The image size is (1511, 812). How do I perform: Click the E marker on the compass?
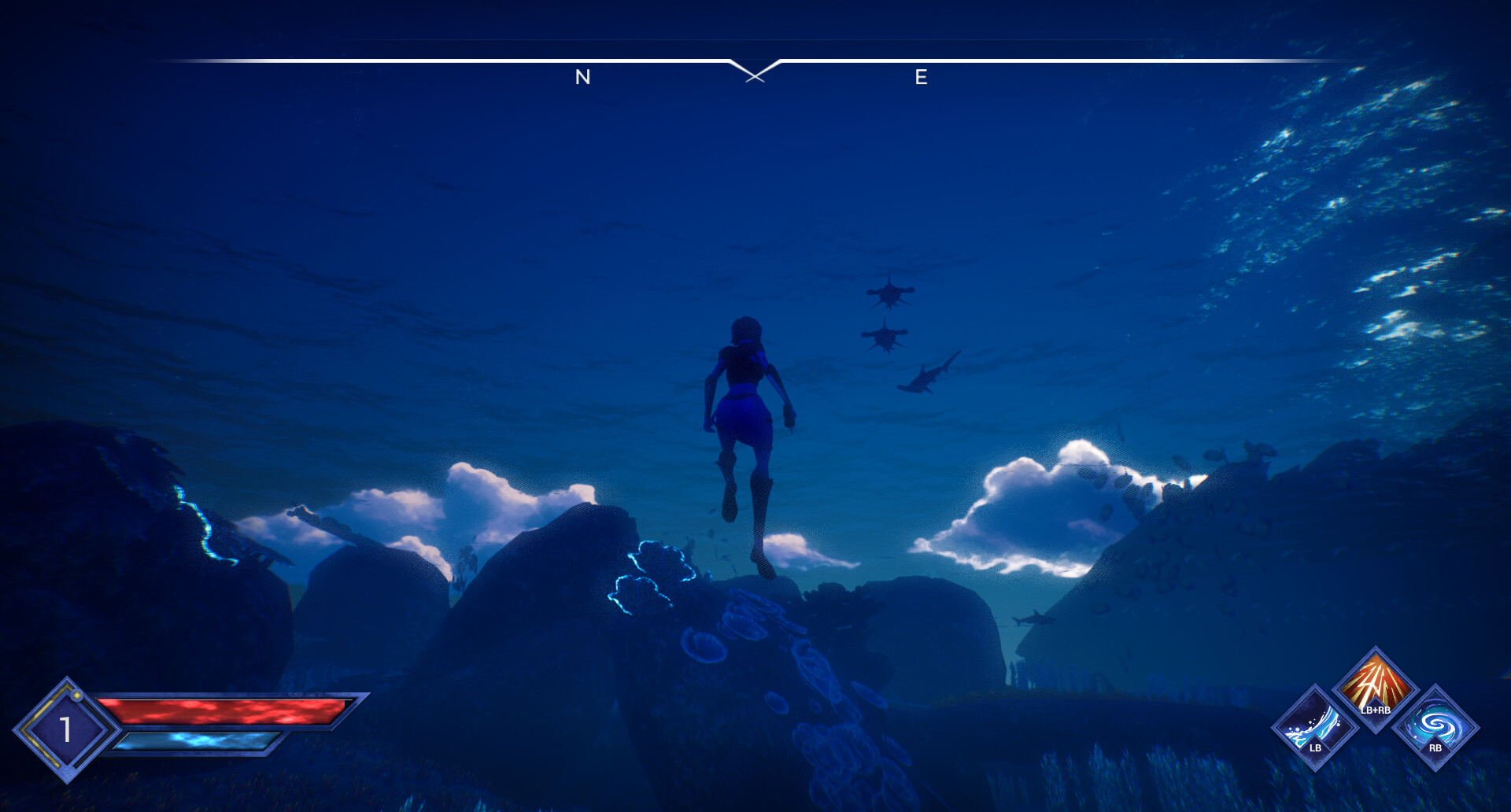(921, 77)
